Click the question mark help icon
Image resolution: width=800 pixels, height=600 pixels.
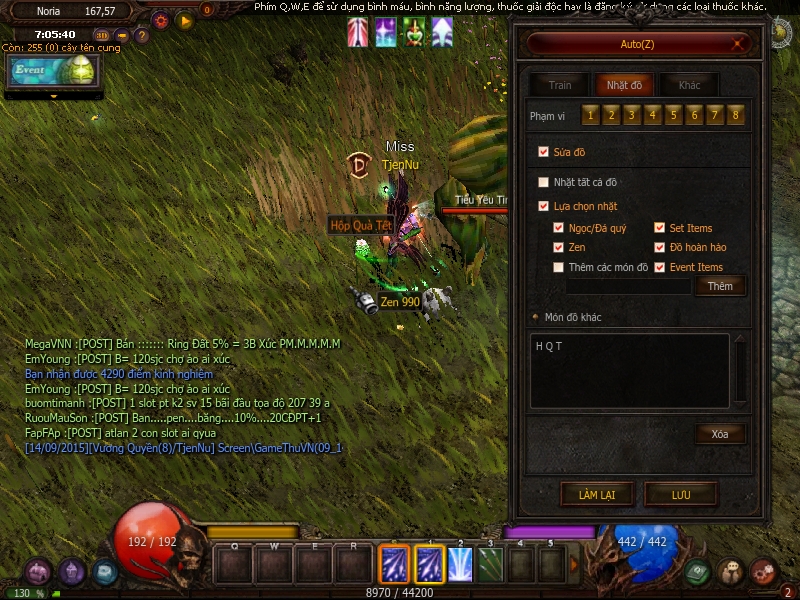pos(141,36)
